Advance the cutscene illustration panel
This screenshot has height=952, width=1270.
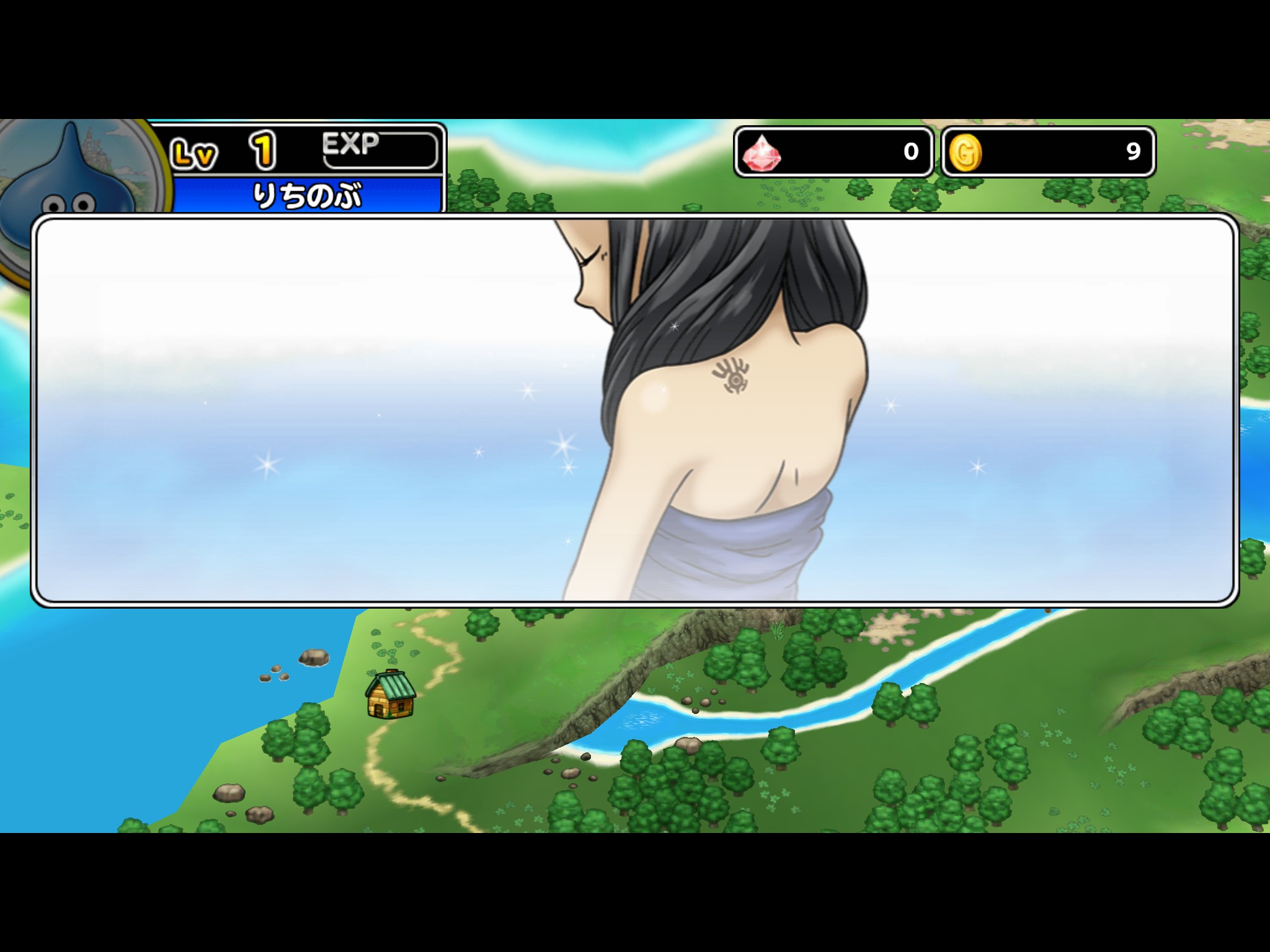click(634, 410)
